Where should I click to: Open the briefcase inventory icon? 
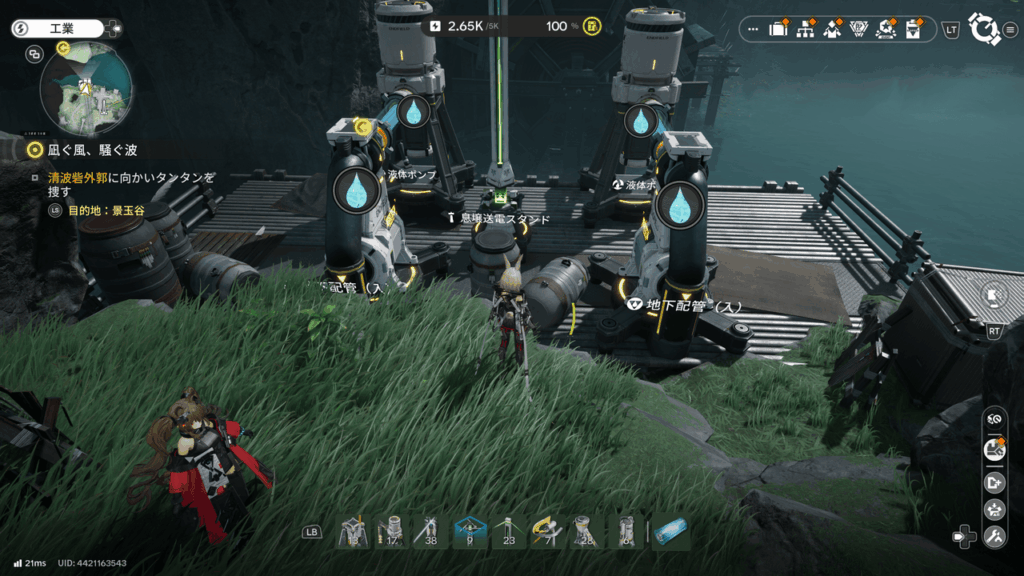click(778, 29)
